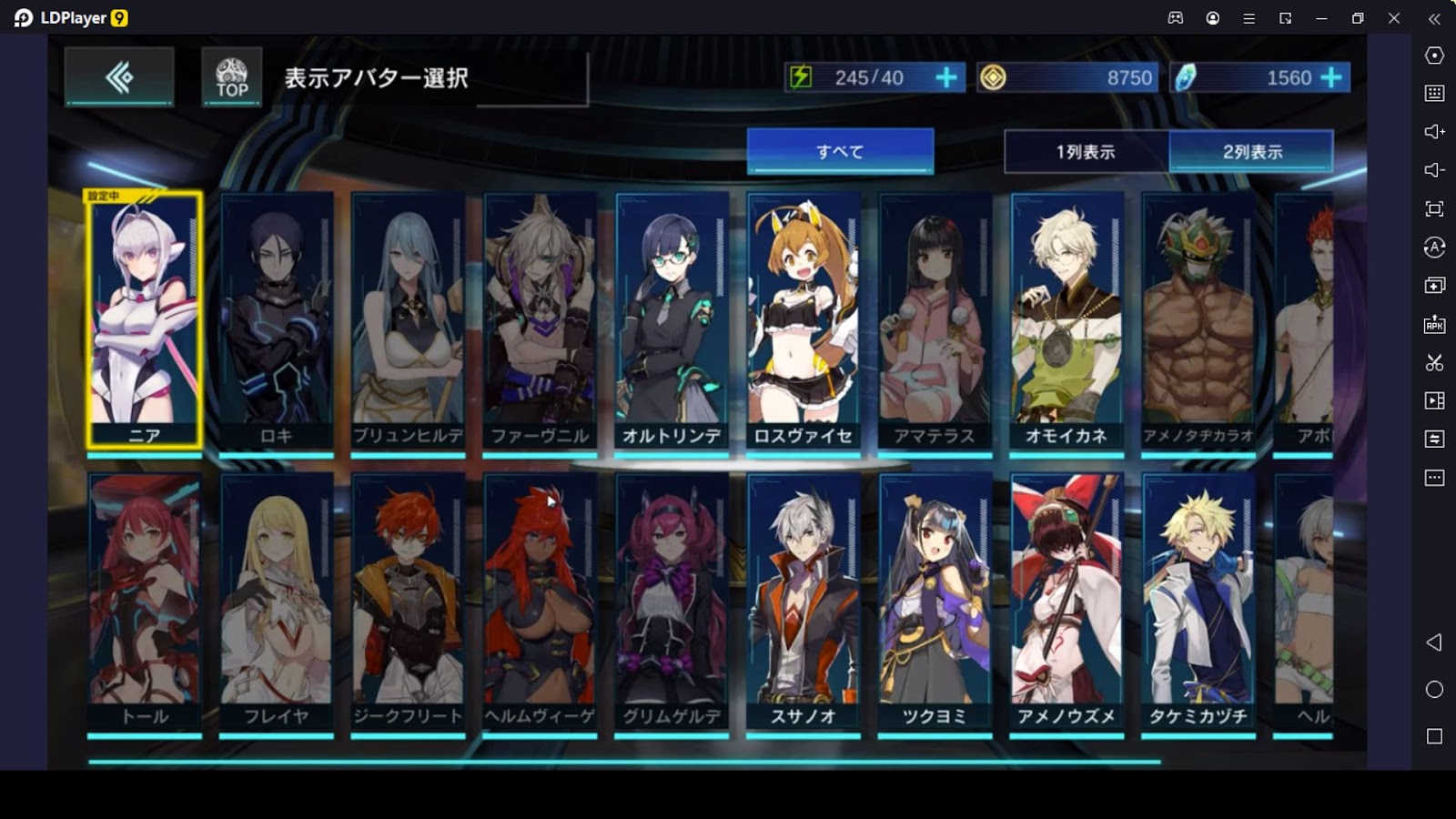Minimize the LDPlayer window
1456x819 pixels.
[x=1321, y=18]
